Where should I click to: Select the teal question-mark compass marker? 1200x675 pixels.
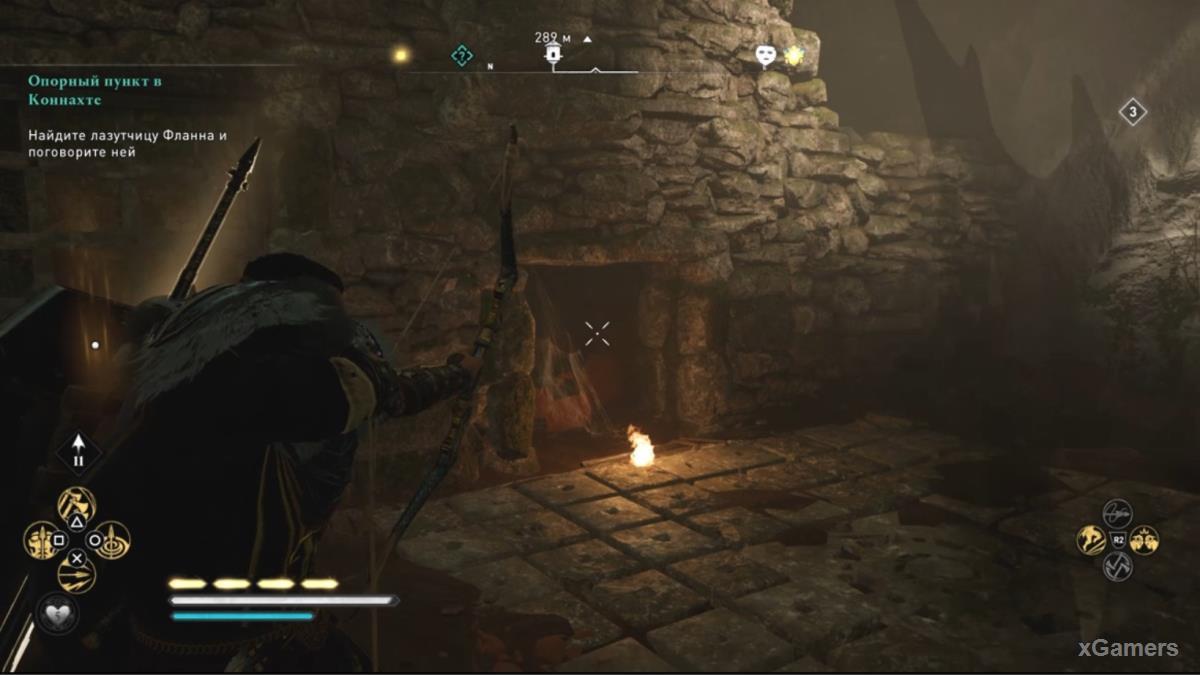(x=461, y=56)
